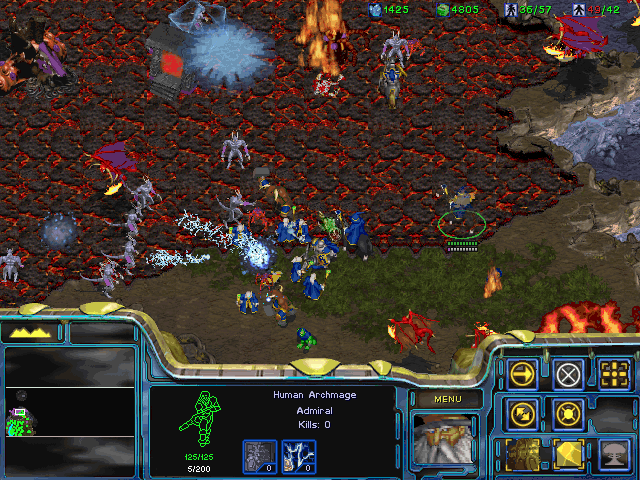Screen dimensions: 640x480
Task: Choose the Stop command with the X circle
Action: tap(569, 374)
